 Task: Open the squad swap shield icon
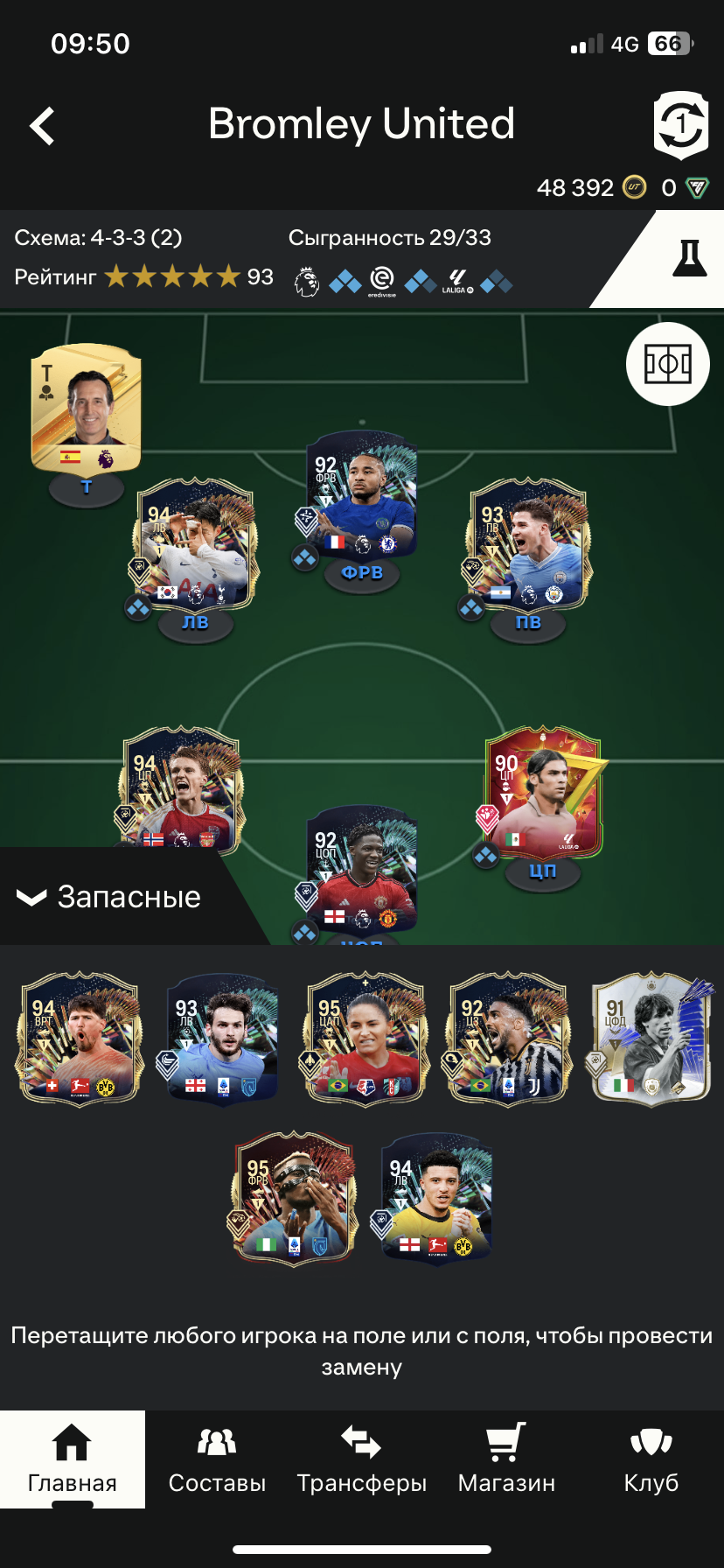[680, 126]
